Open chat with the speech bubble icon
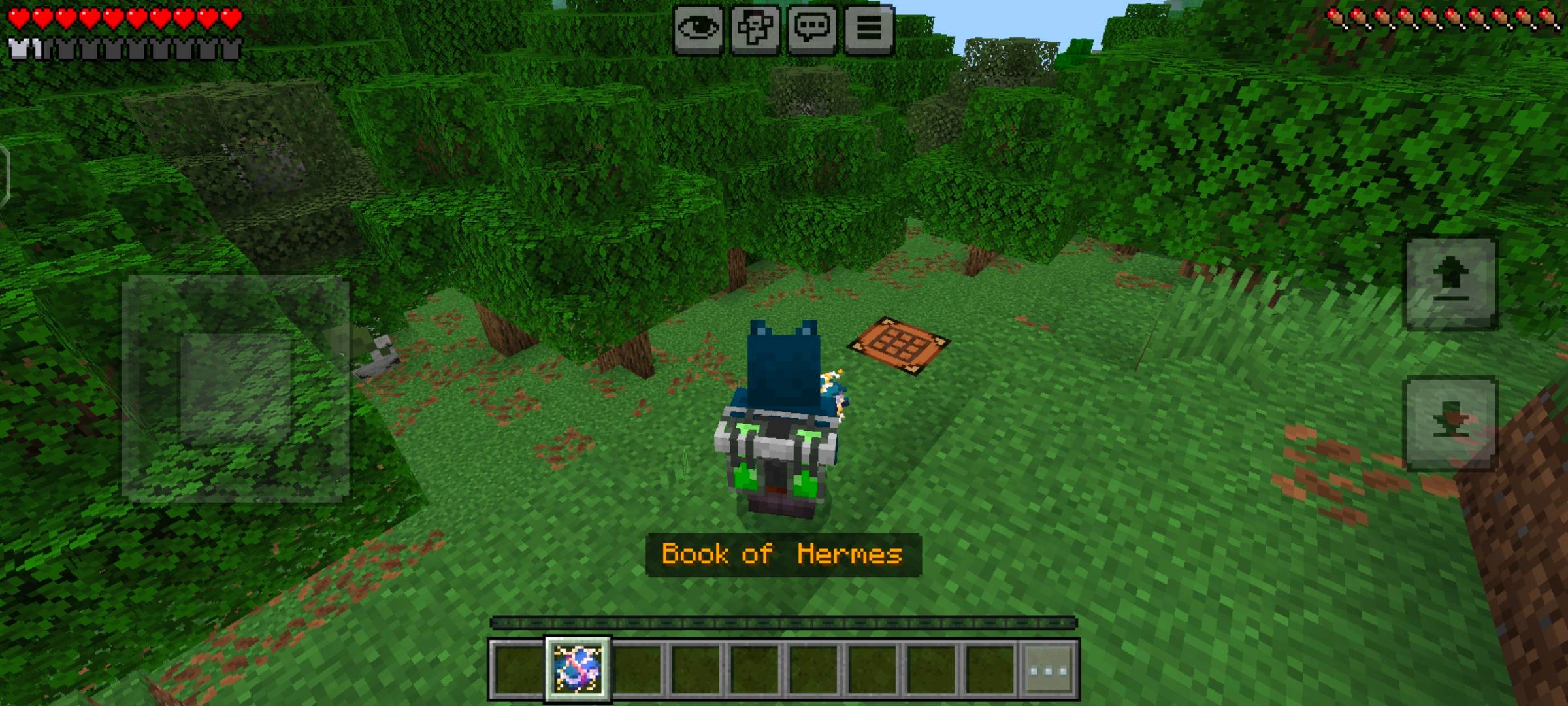The image size is (1568, 706). [x=810, y=28]
